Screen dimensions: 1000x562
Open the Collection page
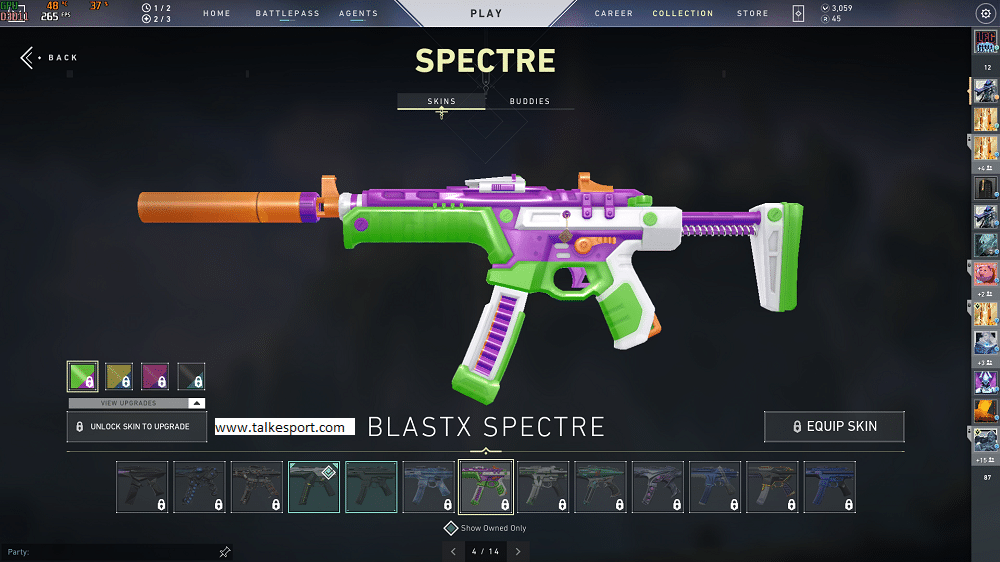point(683,14)
